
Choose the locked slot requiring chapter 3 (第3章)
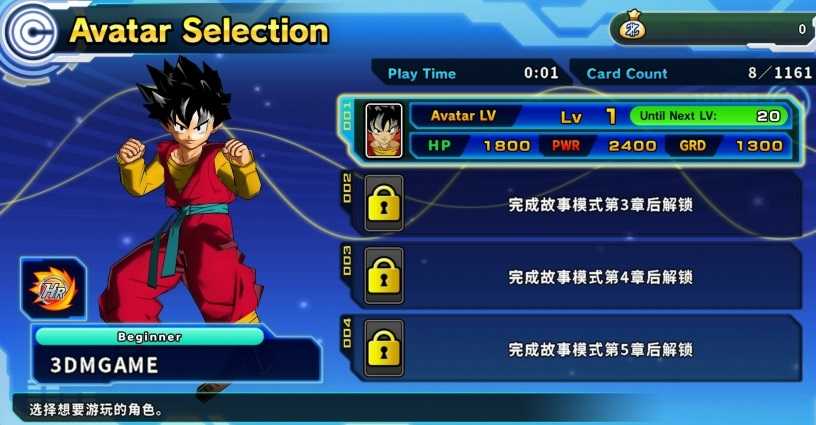[580, 204]
